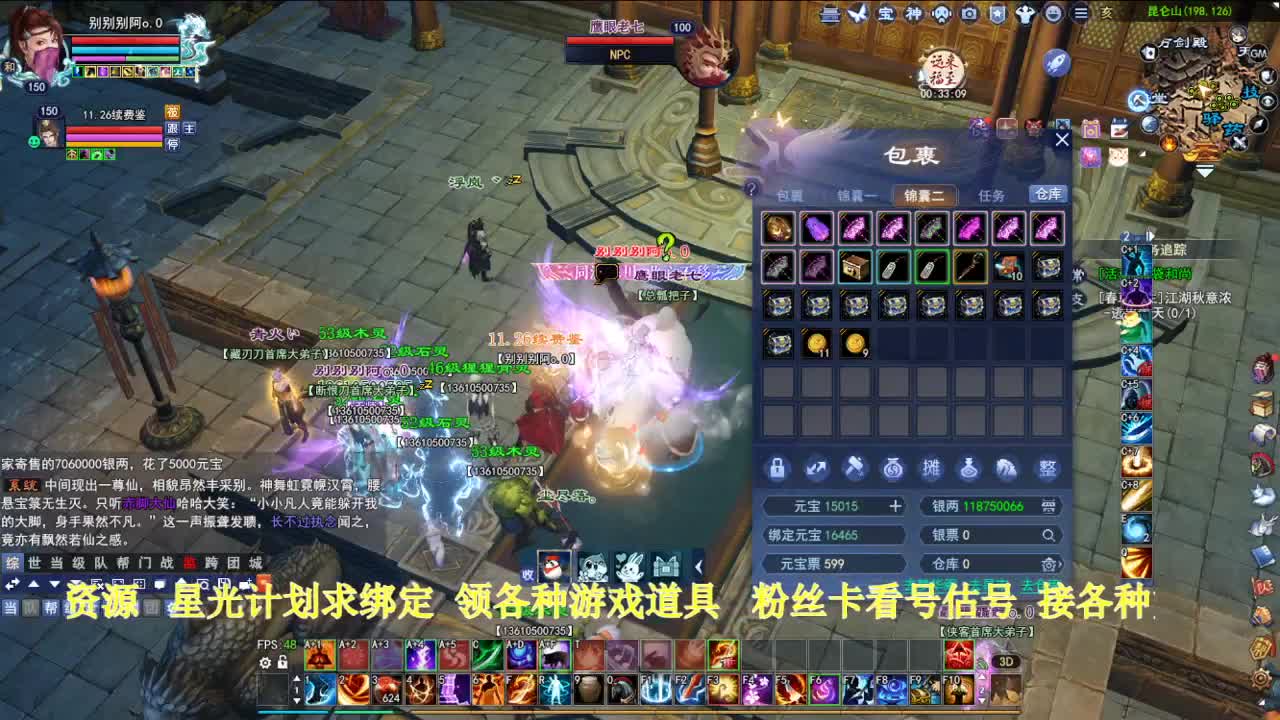Click the hammer smelt icon in the bag

(x=855, y=469)
